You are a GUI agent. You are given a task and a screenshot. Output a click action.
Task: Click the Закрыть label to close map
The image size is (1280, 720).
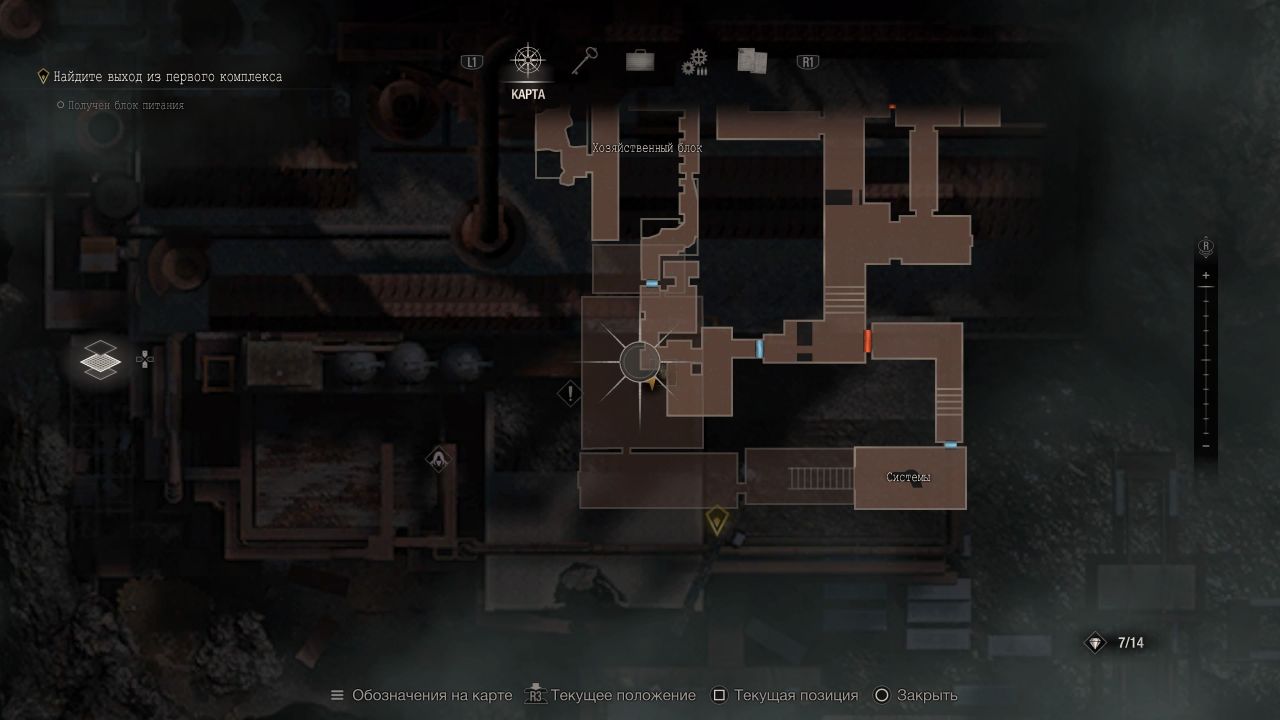(927, 695)
